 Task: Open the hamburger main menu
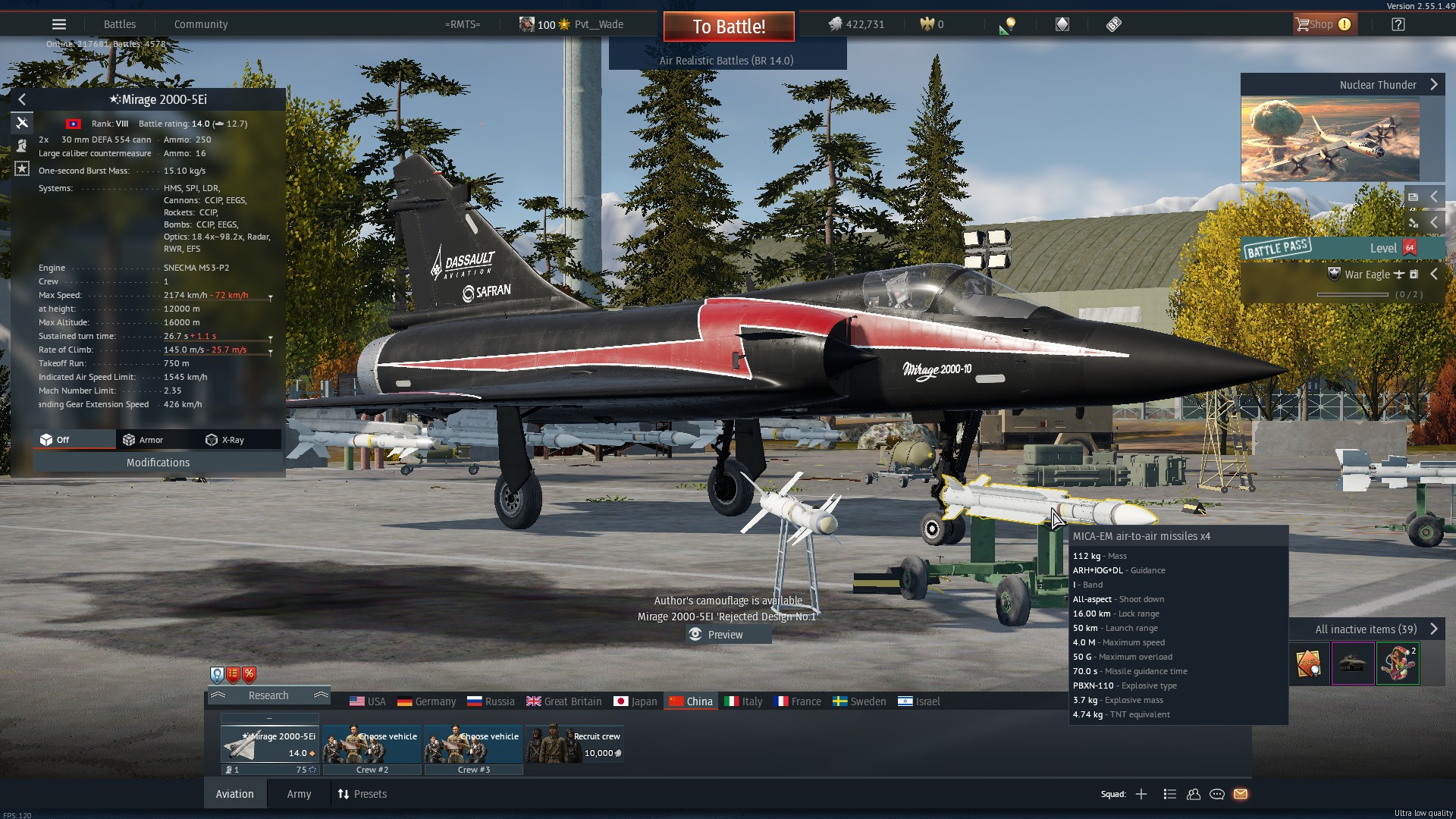pyautogui.click(x=59, y=24)
